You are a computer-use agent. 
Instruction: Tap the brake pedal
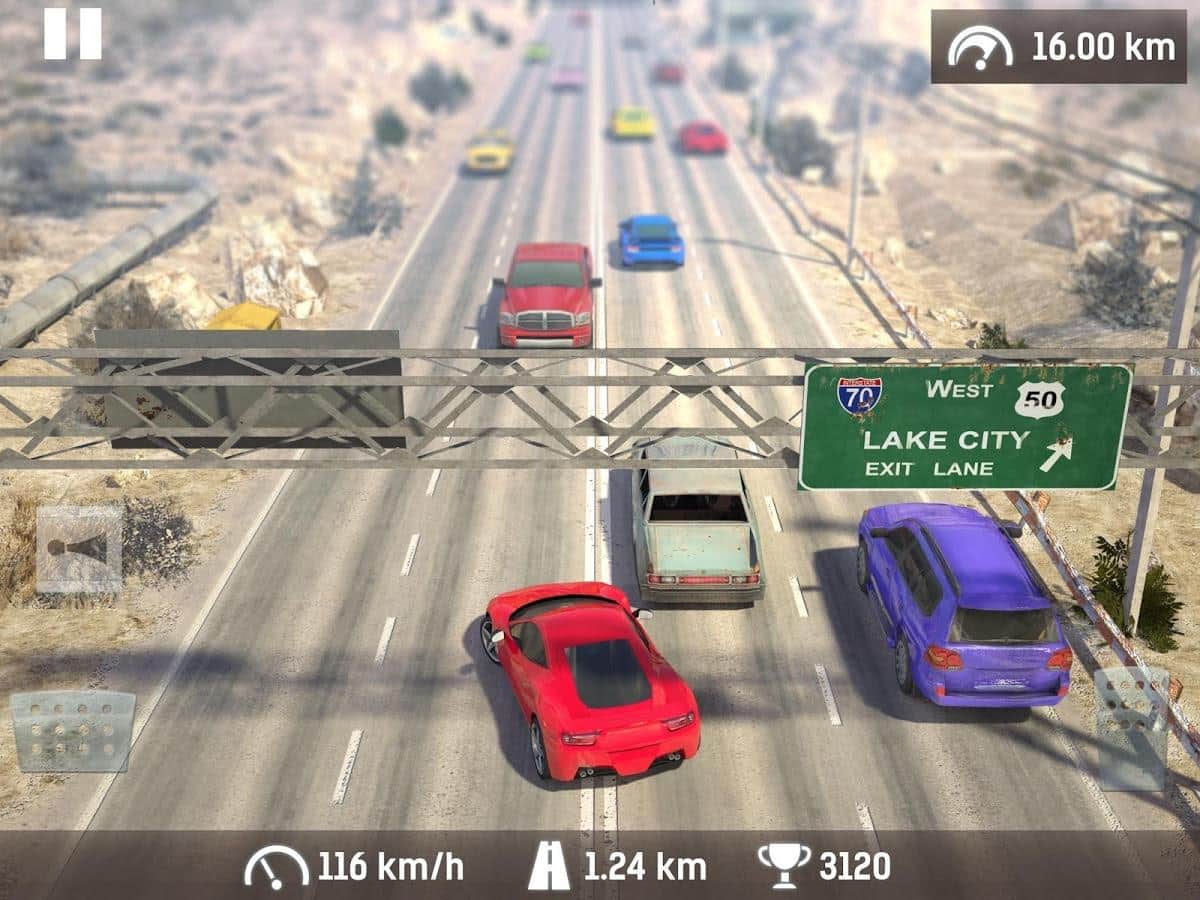(72, 731)
